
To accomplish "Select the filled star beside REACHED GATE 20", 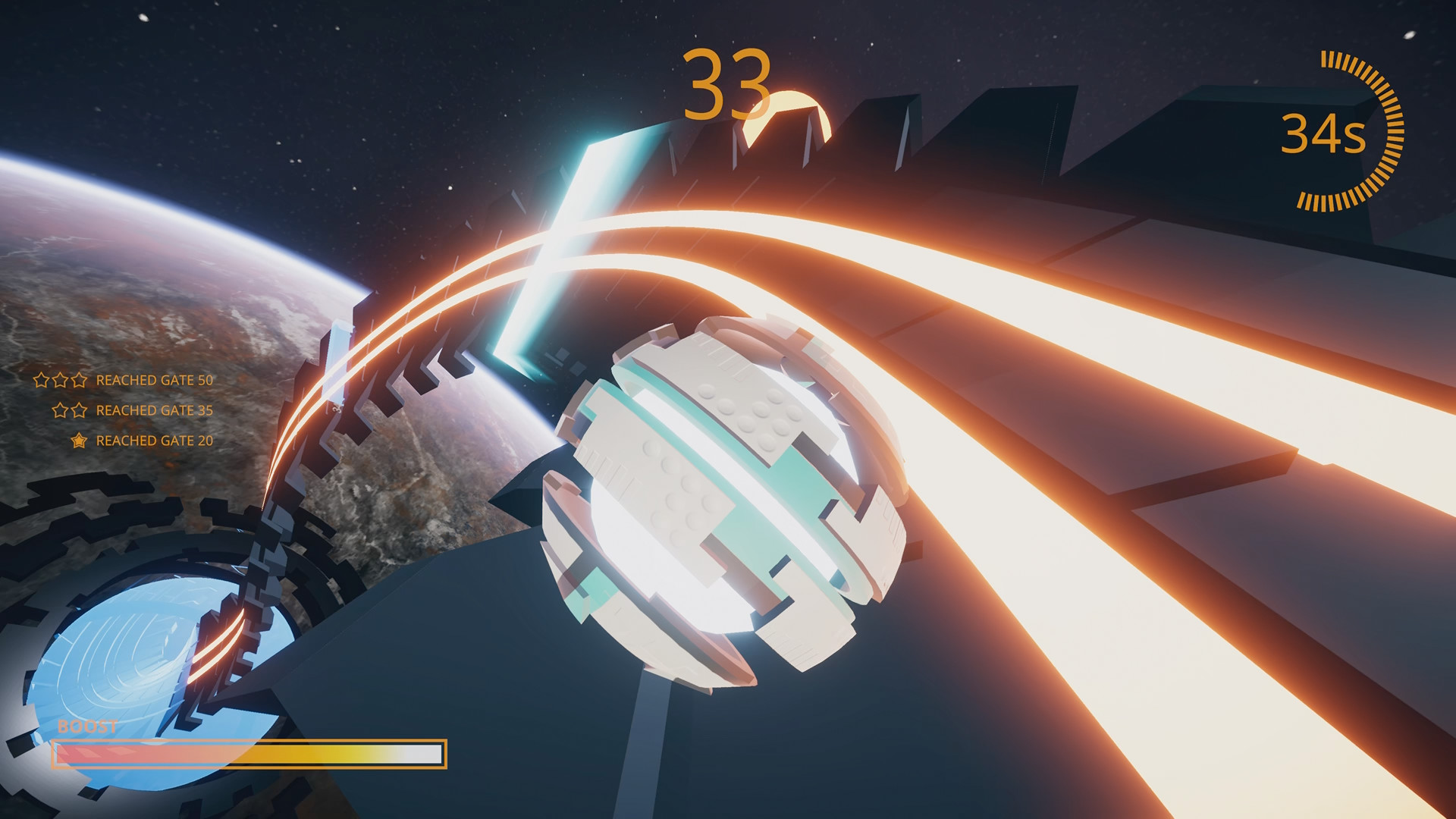I will click(78, 441).
